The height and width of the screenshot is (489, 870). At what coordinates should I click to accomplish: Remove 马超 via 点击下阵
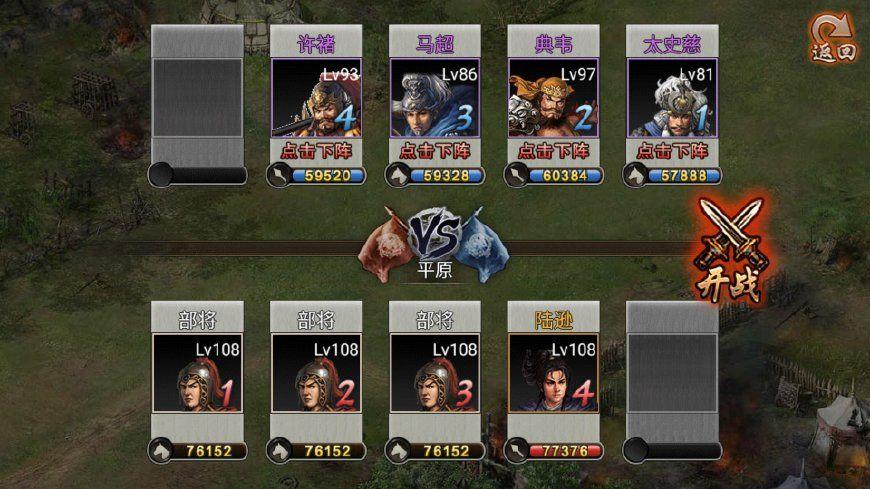434,151
